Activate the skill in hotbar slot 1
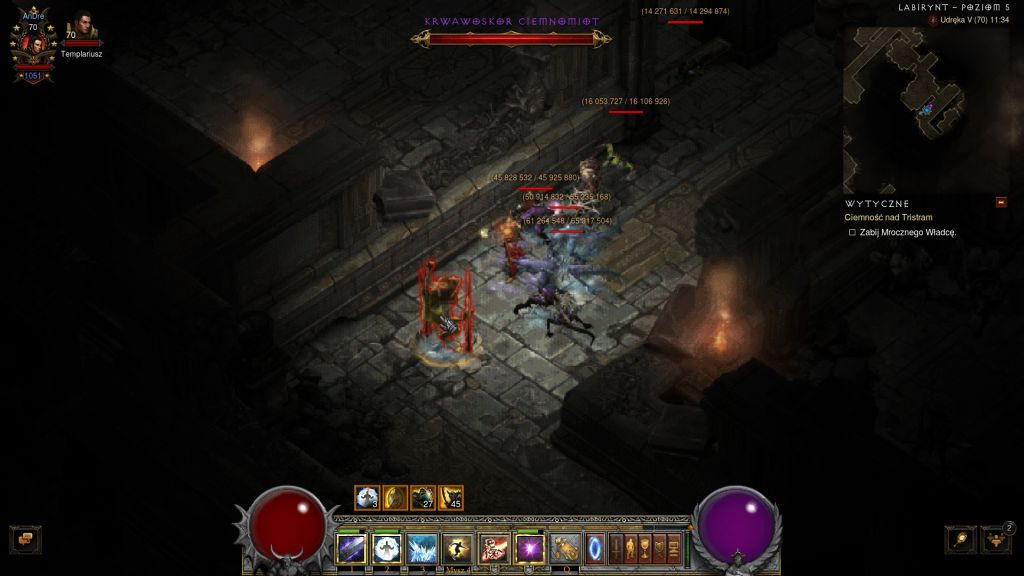The image size is (1024, 576). click(x=351, y=548)
